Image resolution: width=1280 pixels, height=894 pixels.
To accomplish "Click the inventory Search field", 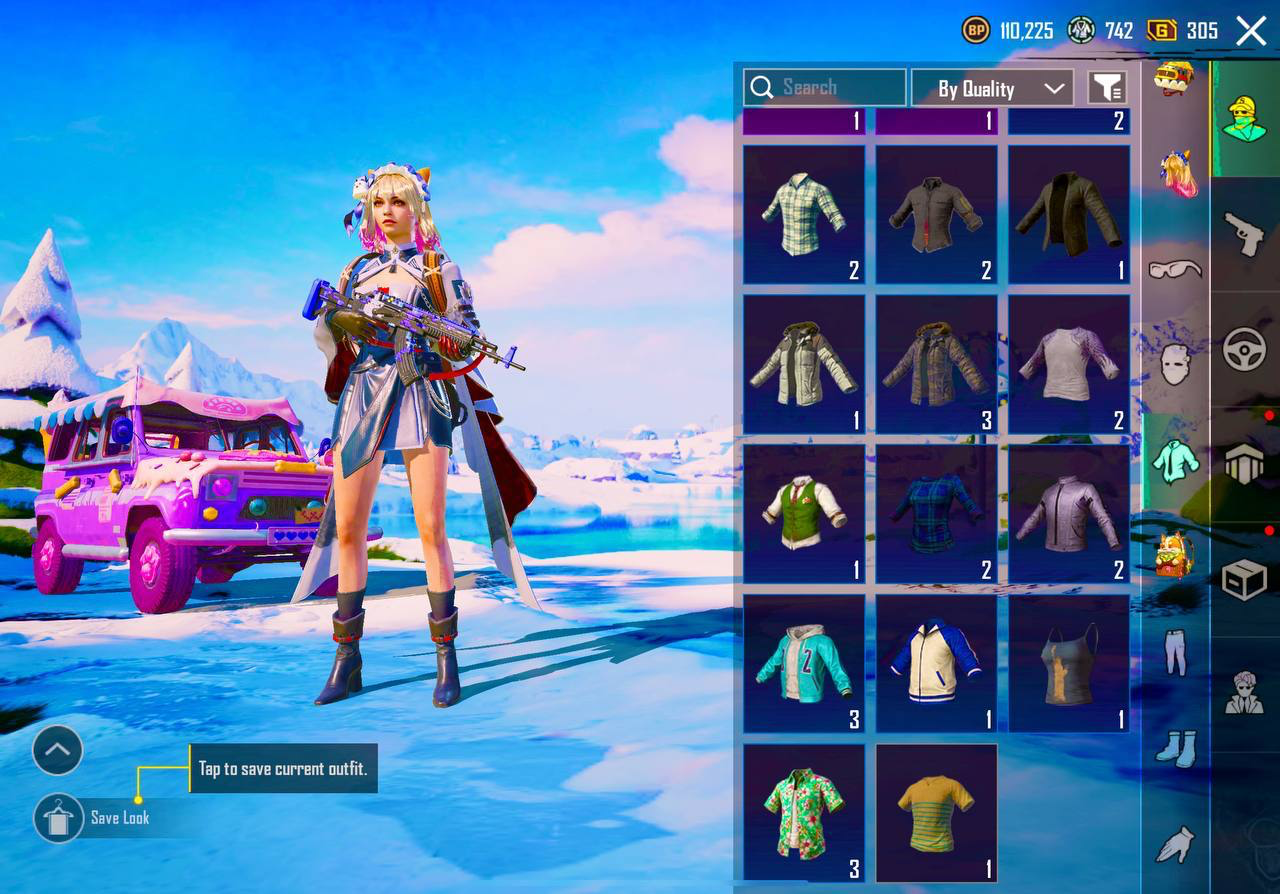I will (824, 88).
